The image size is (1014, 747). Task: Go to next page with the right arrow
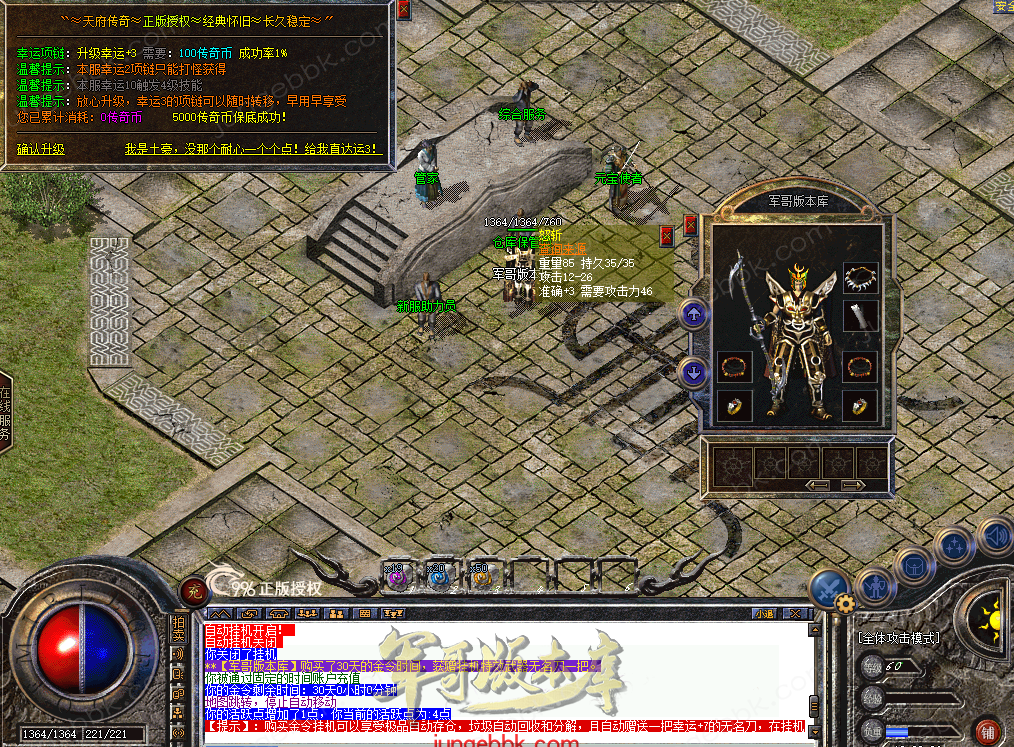click(x=854, y=485)
